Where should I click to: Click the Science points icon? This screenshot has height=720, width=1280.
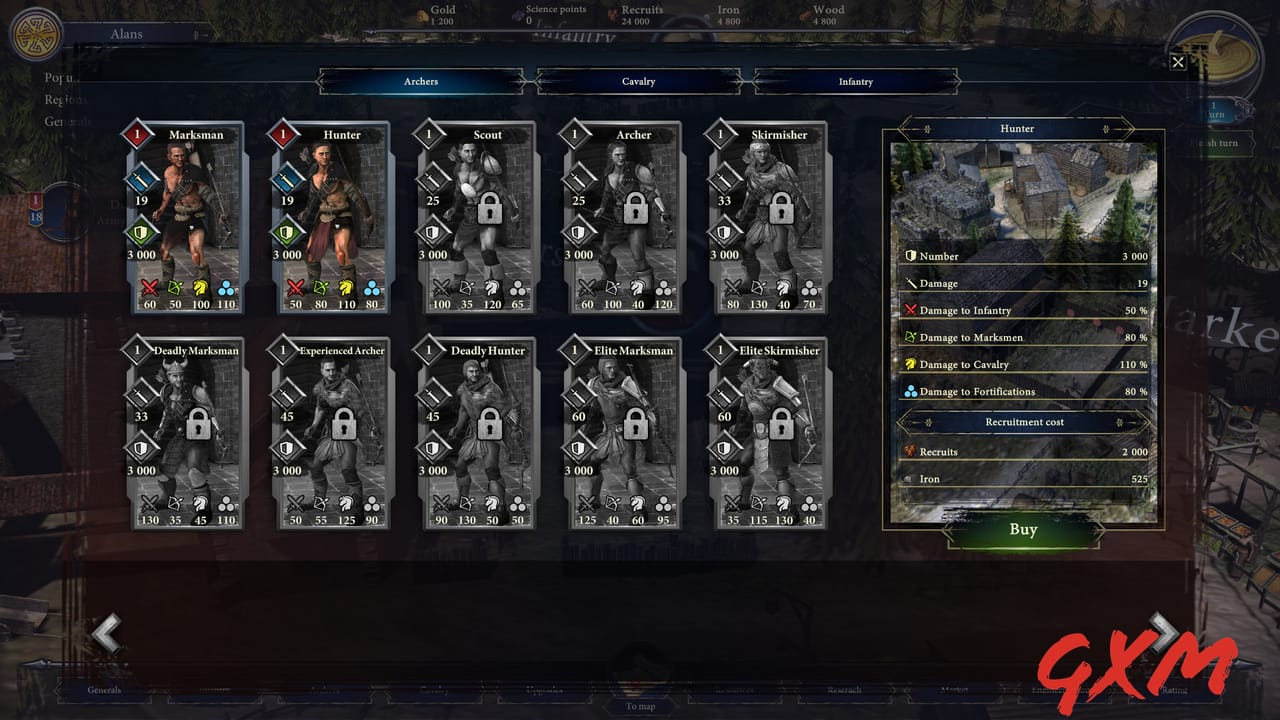point(517,13)
